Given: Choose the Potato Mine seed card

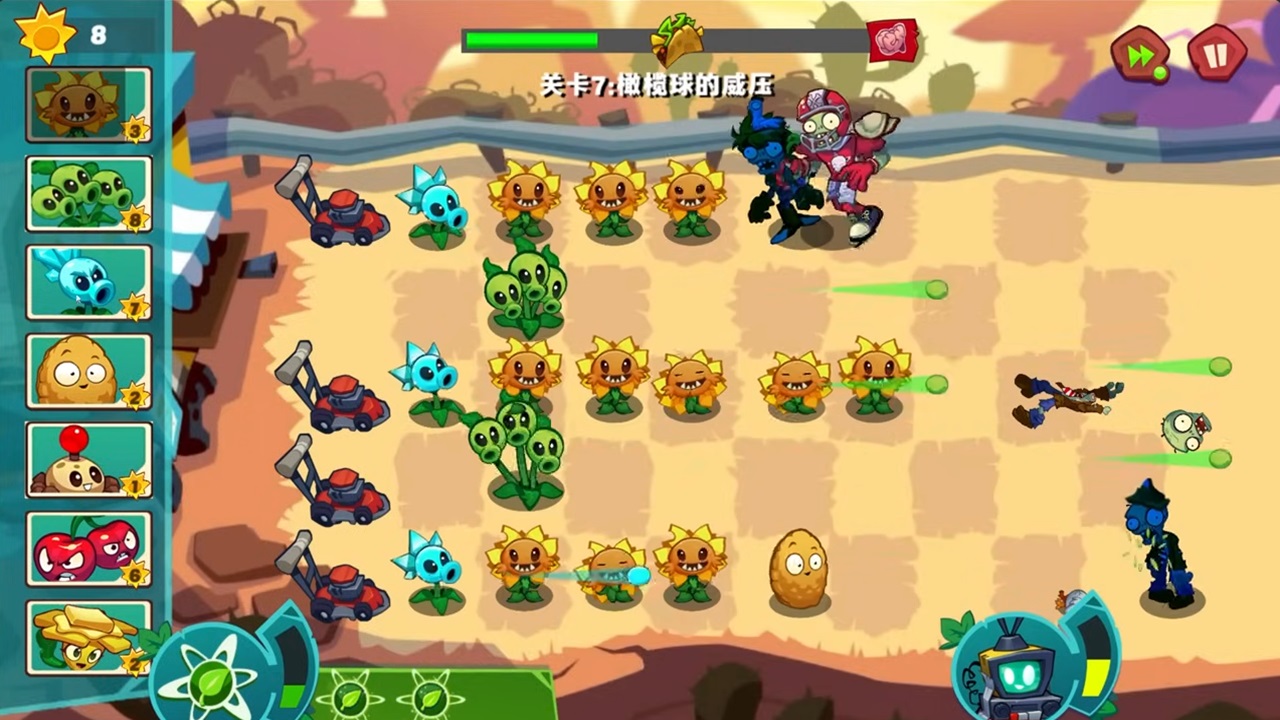Looking at the screenshot, I should point(88,460).
